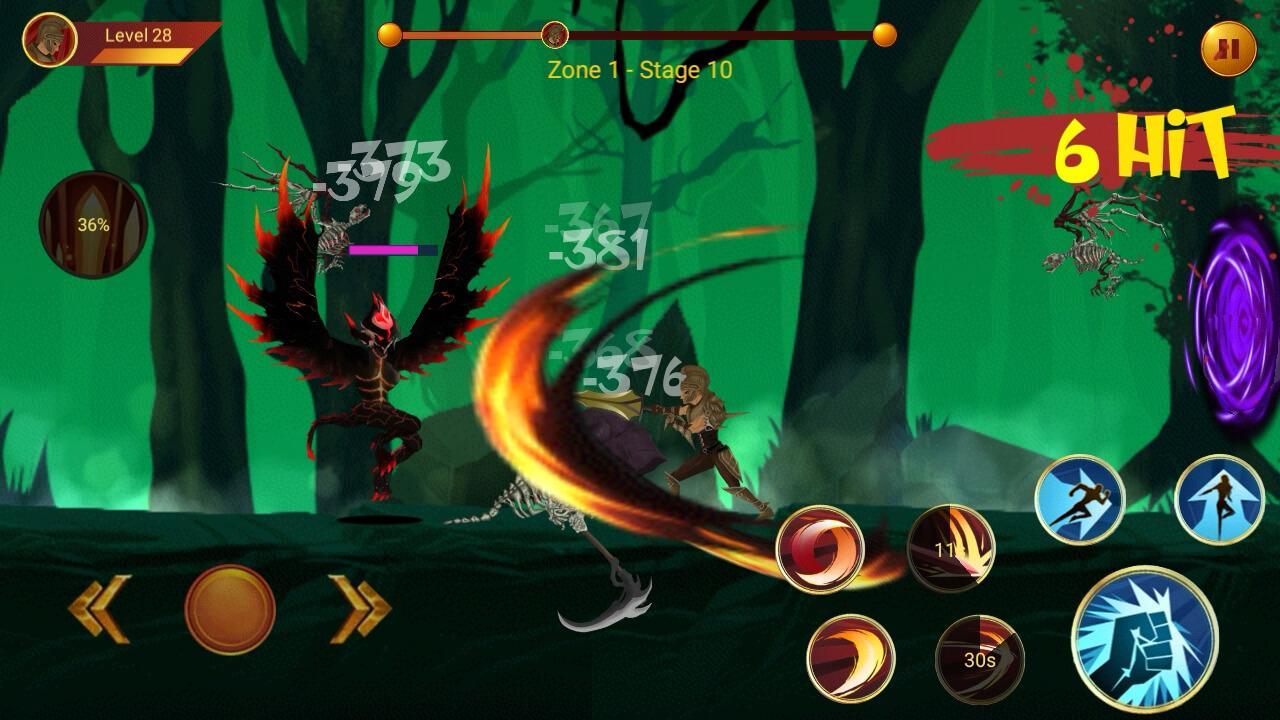
Task: Move right with the right arrow button
Action: [x=360, y=608]
